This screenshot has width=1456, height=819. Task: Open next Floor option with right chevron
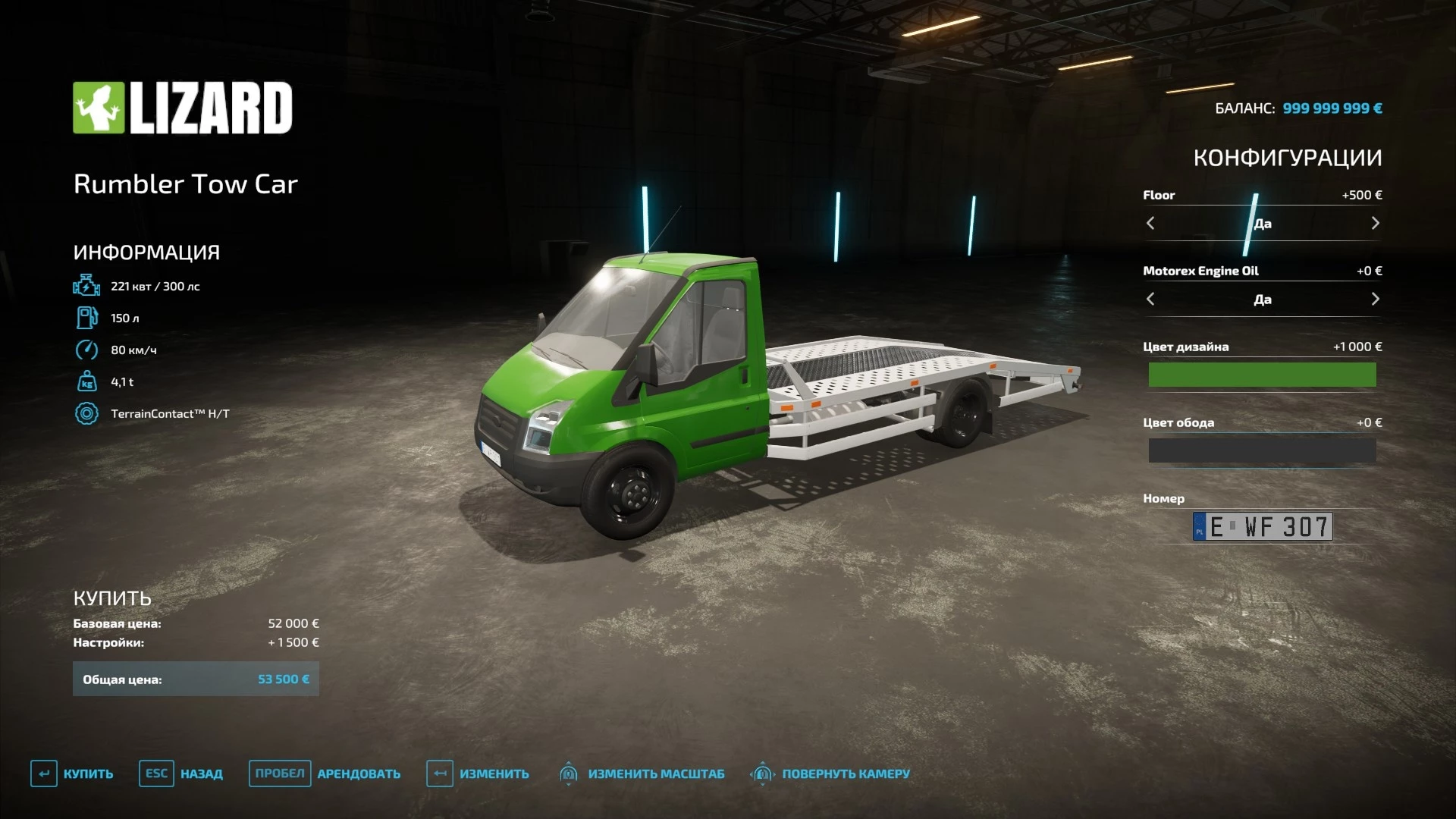pyautogui.click(x=1375, y=223)
